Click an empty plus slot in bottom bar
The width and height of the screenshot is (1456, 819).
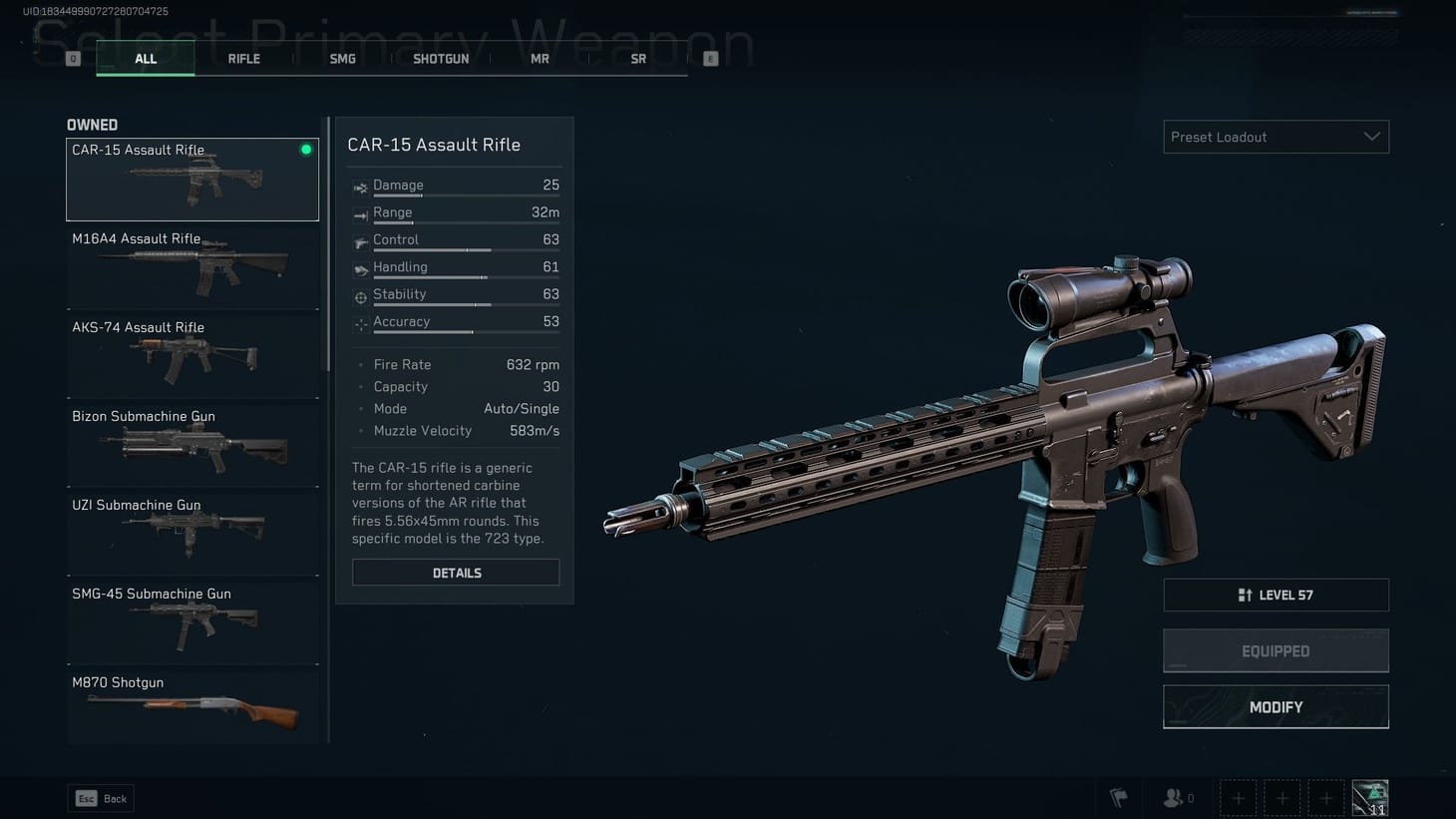(1238, 797)
